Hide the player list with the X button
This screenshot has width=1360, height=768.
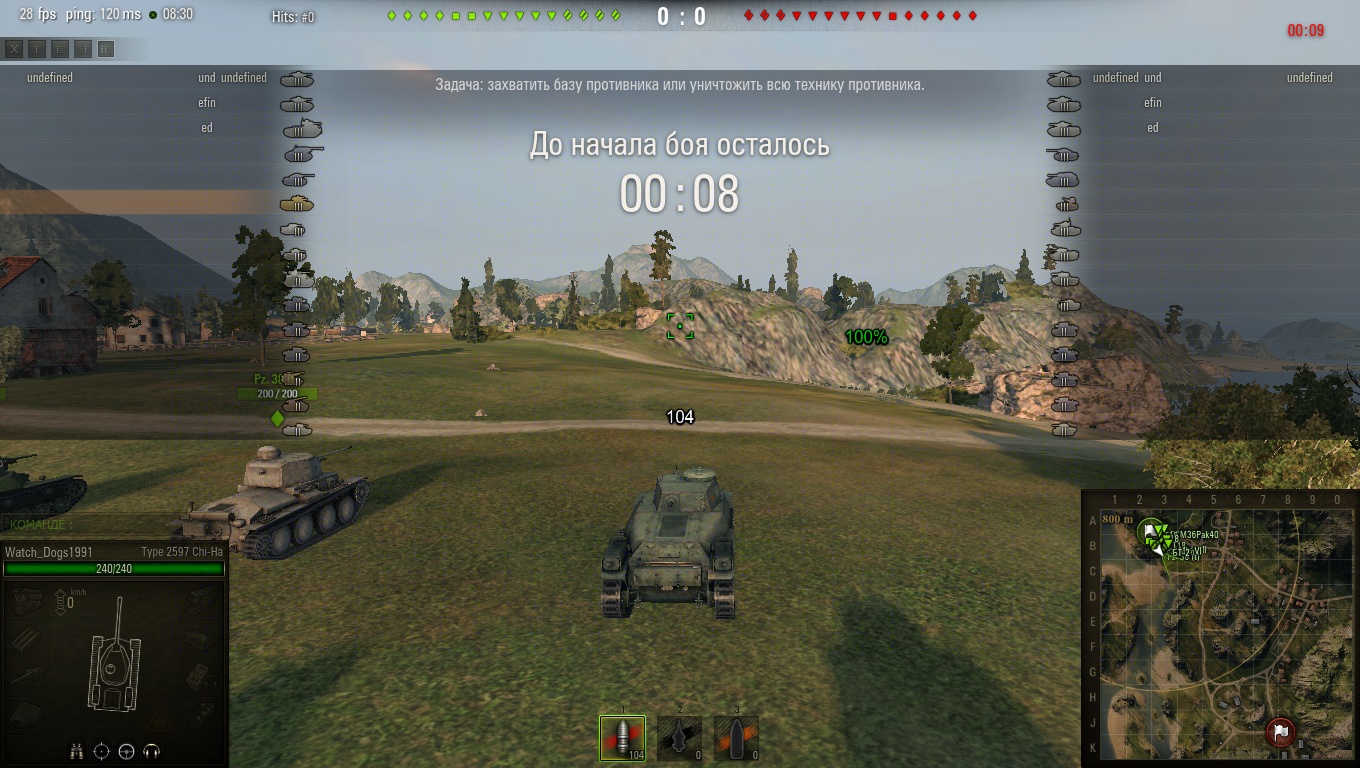[x=14, y=48]
